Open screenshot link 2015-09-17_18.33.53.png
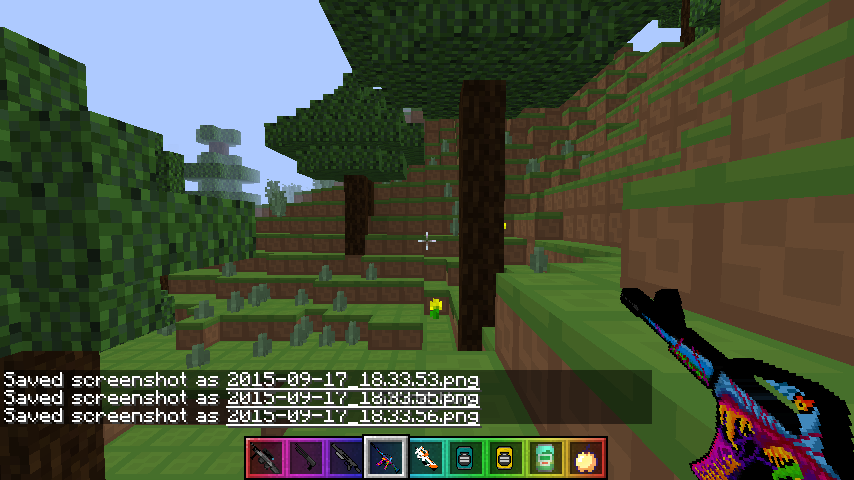The image size is (854, 480). [x=352, y=381]
